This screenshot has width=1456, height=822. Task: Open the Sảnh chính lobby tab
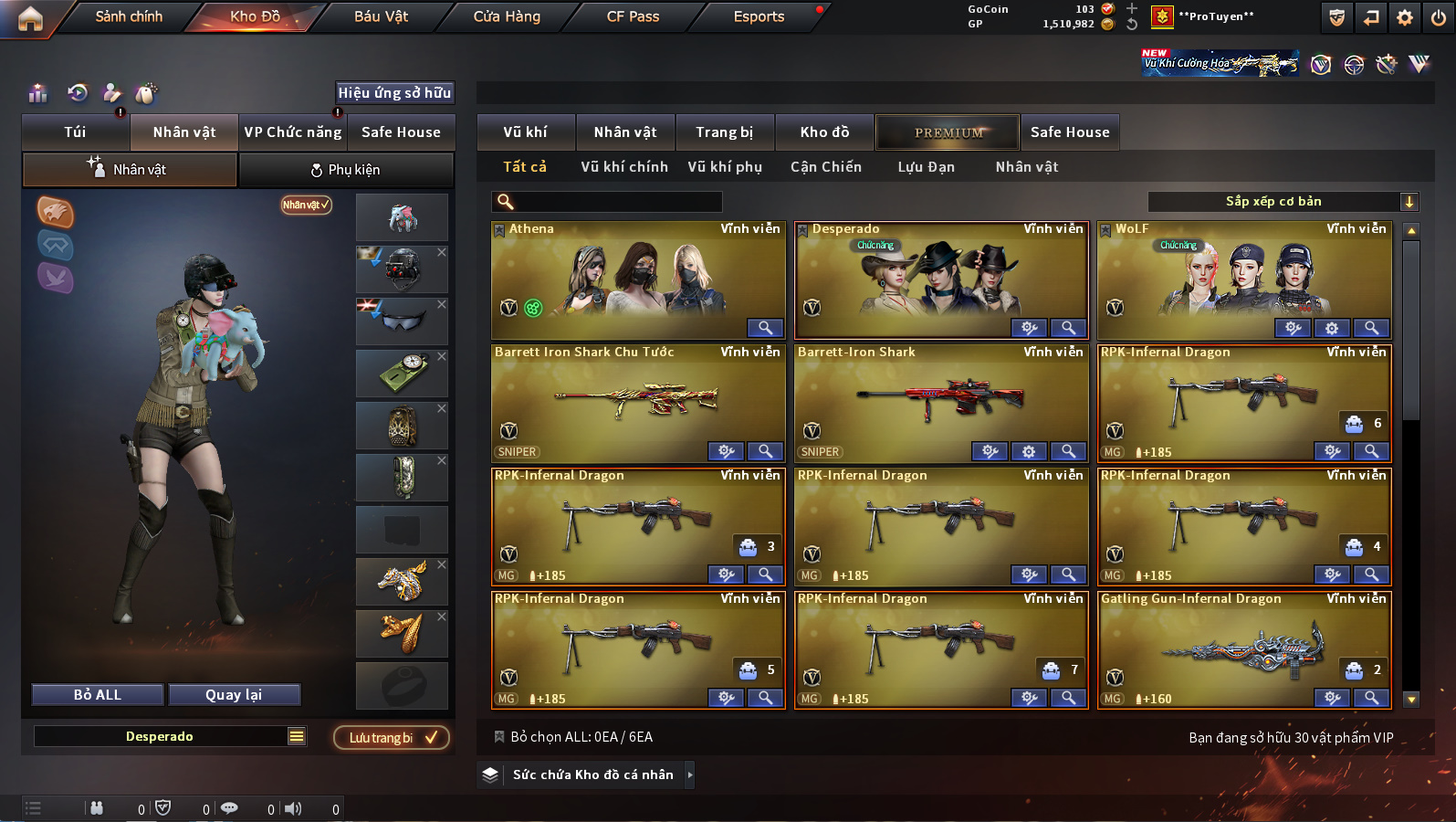129,16
